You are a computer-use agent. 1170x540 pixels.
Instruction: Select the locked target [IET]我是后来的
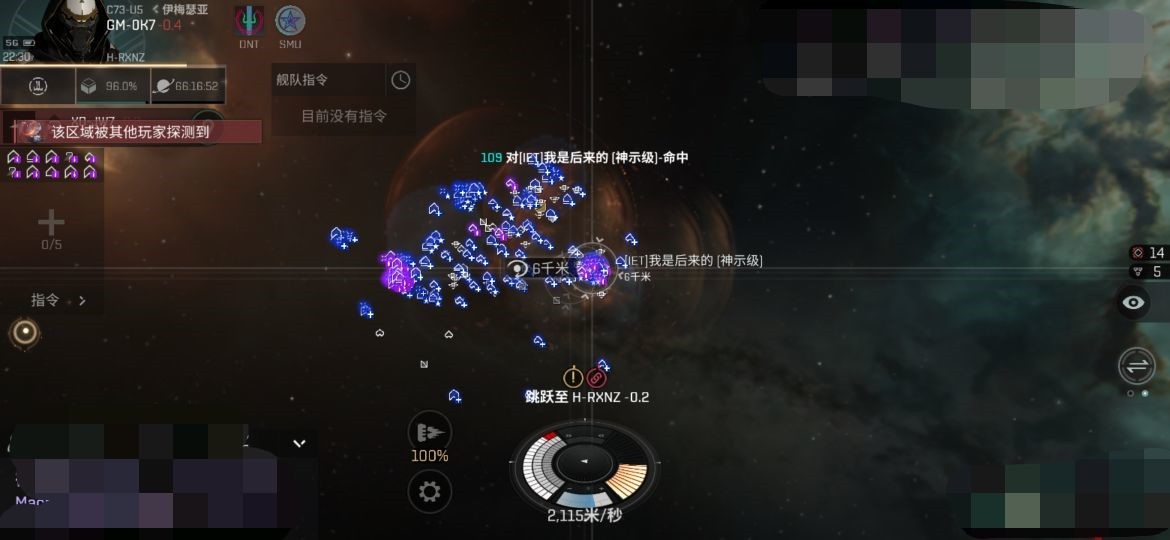pos(593,267)
